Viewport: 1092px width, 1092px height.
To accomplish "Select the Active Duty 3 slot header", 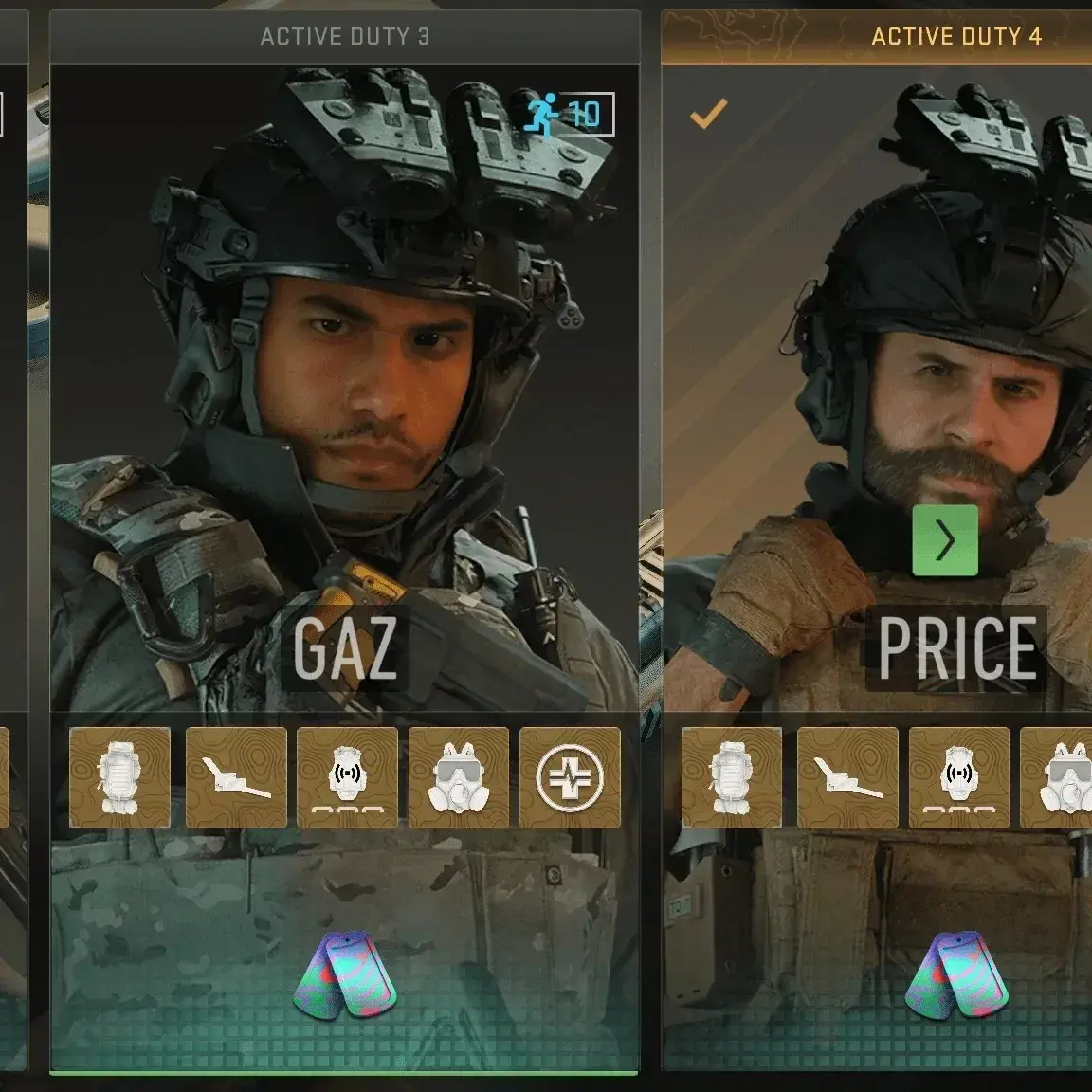I will 344,37.
